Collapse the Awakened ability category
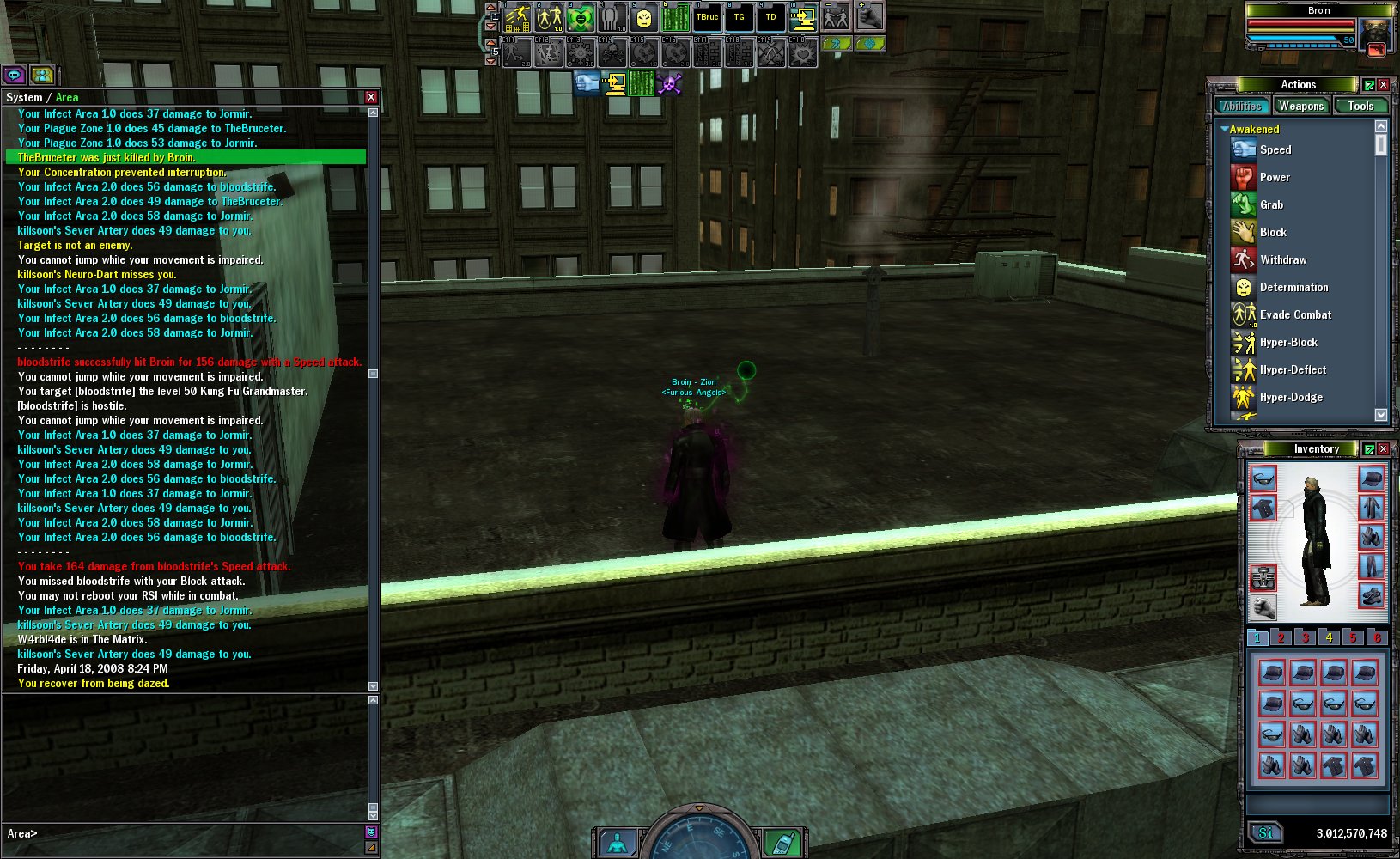The width and height of the screenshot is (1400, 859). tap(1224, 129)
